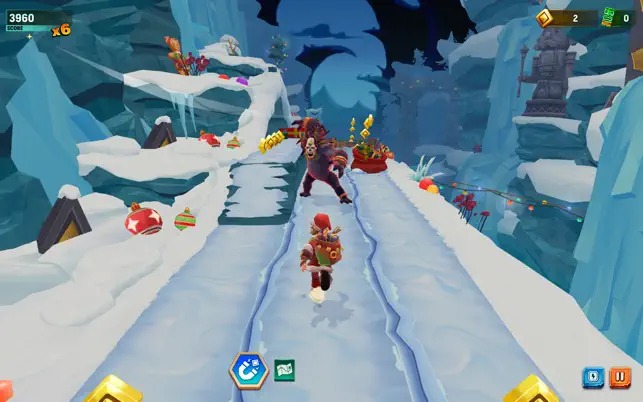Select the green map item icon

[x=284, y=370]
